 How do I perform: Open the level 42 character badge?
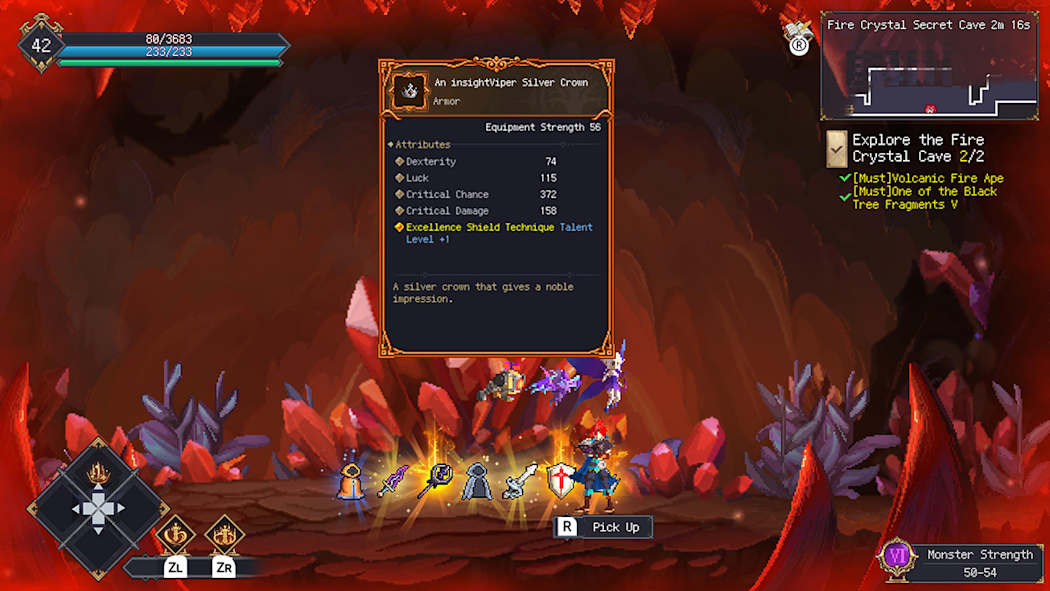[41, 45]
